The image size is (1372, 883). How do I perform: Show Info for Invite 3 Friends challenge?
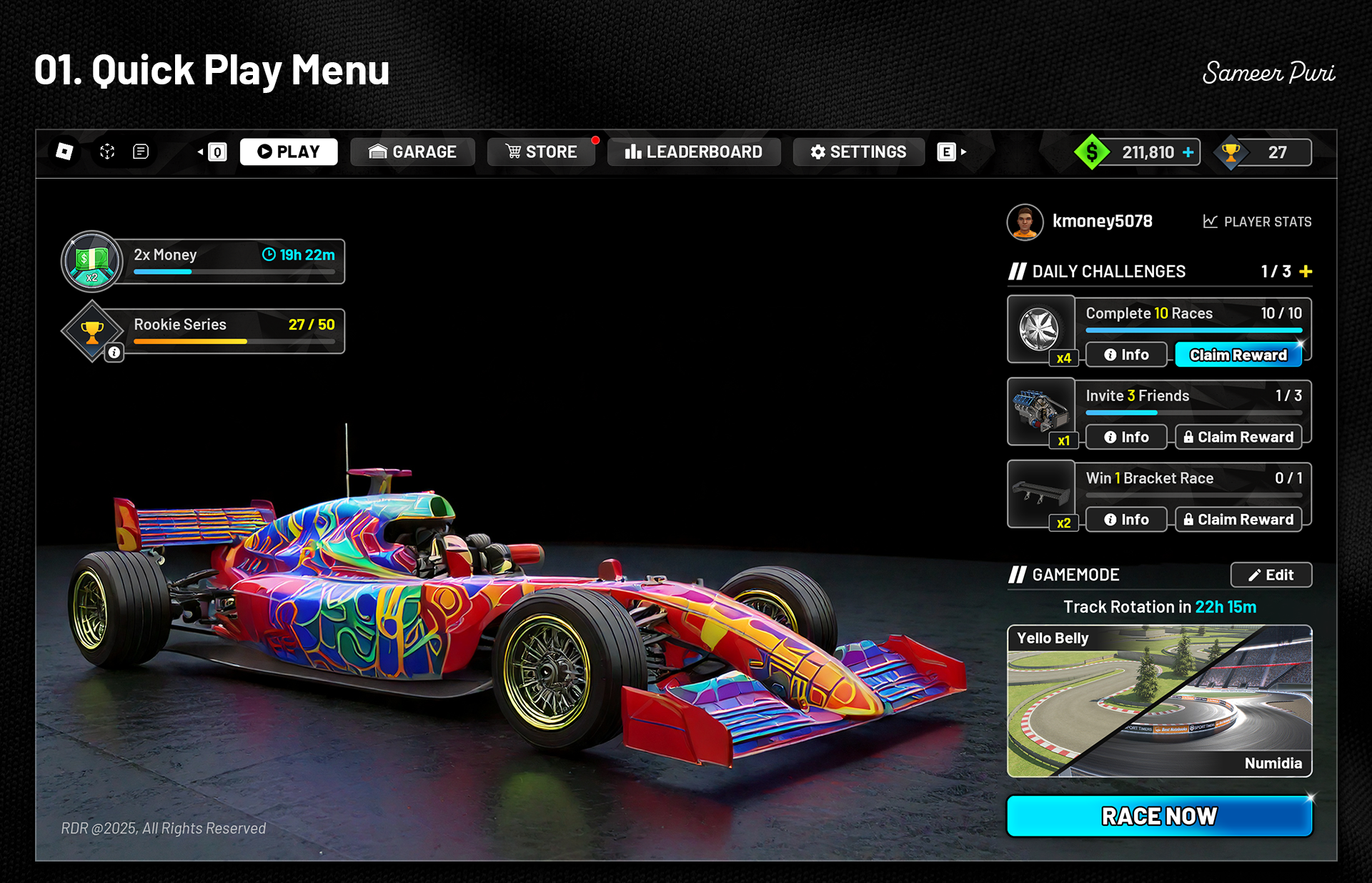[1126, 437]
